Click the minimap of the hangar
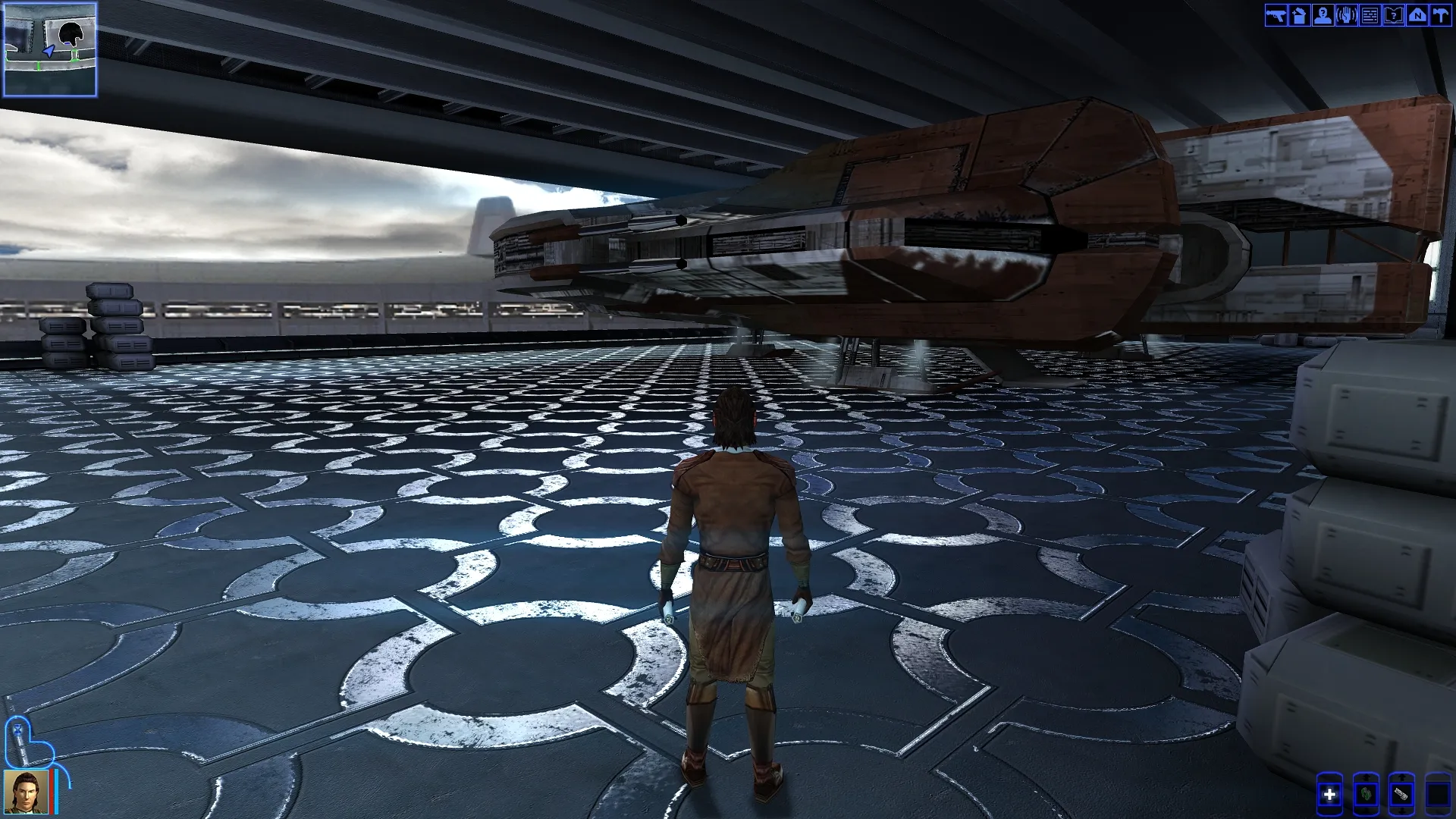The width and height of the screenshot is (1456, 819). point(50,50)
